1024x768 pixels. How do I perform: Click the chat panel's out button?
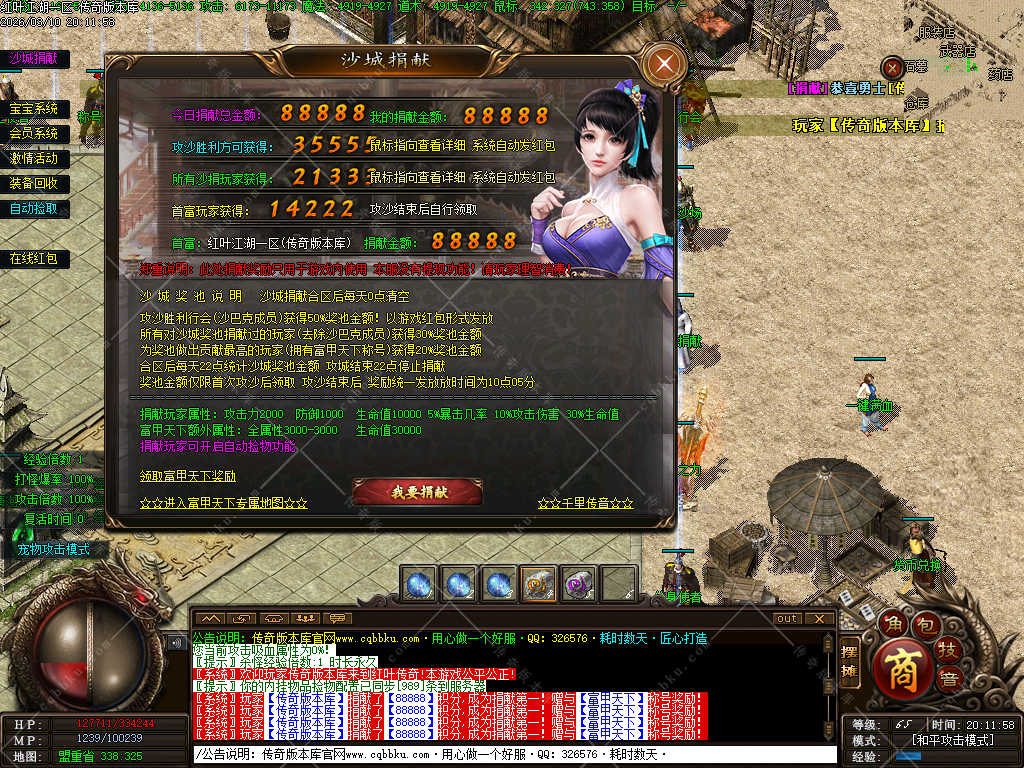tap(788, 618)
